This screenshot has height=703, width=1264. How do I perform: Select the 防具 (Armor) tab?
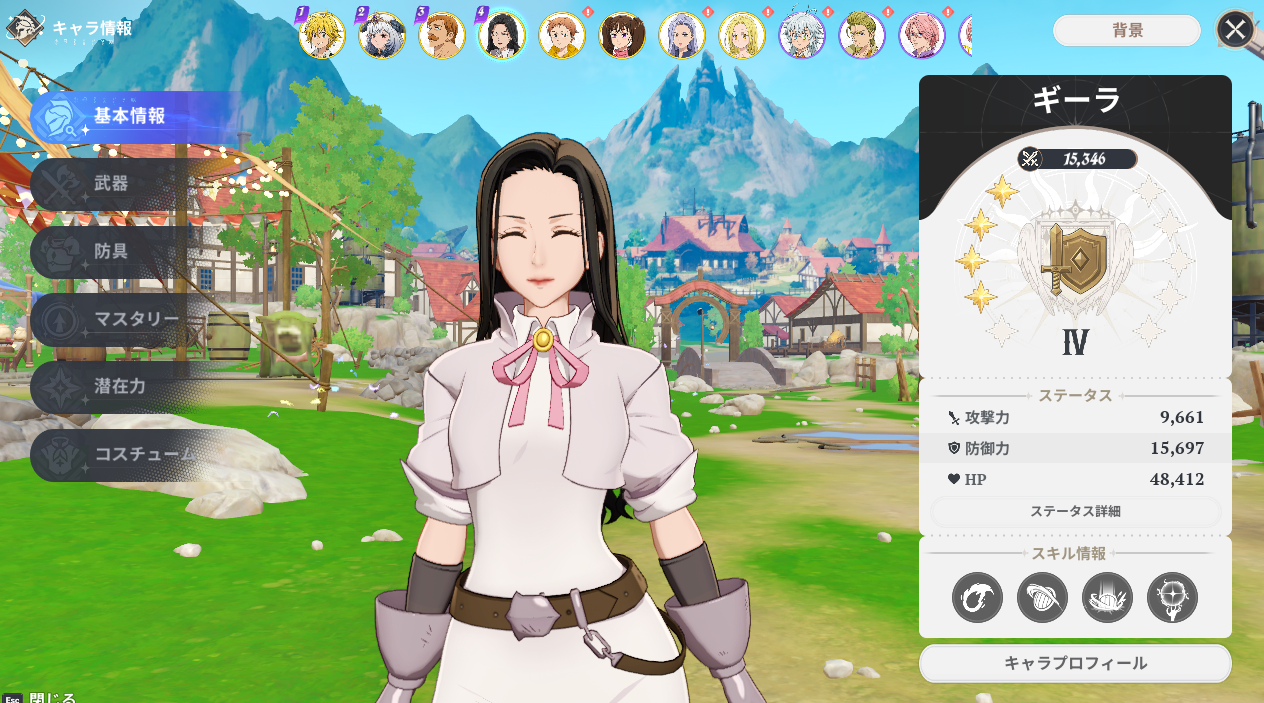click(120, 252)
